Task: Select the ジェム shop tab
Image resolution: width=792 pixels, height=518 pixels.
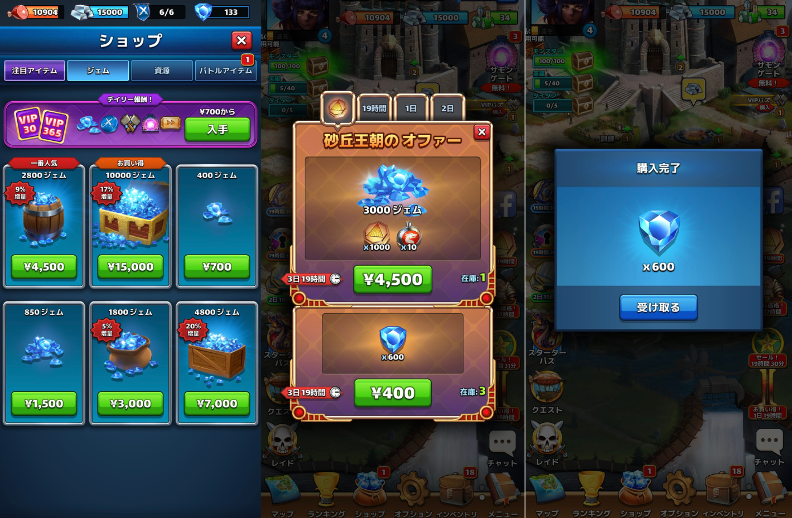Action: tap(98, 71)
